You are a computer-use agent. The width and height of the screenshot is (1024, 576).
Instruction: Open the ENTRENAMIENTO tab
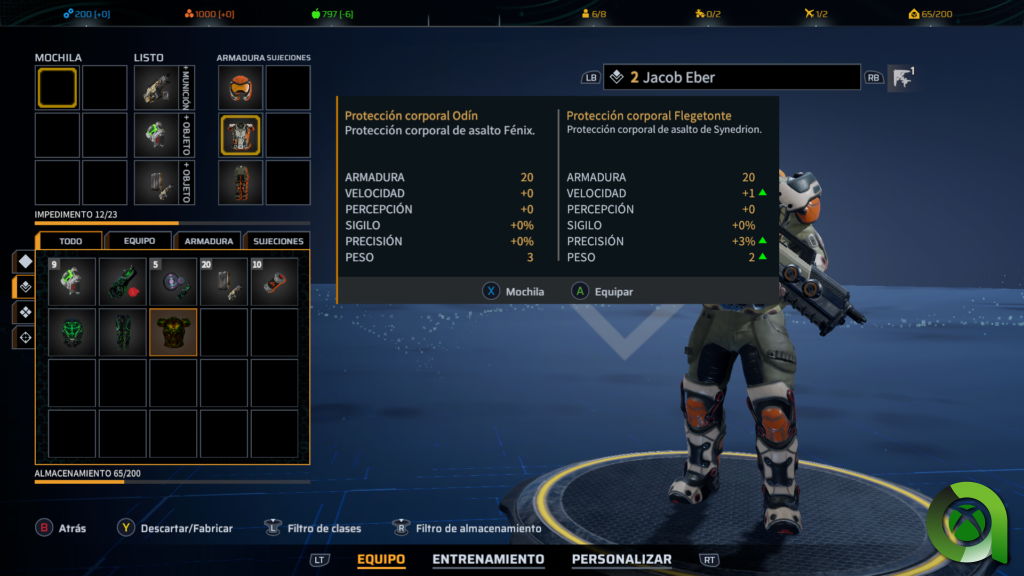point(488,560)
